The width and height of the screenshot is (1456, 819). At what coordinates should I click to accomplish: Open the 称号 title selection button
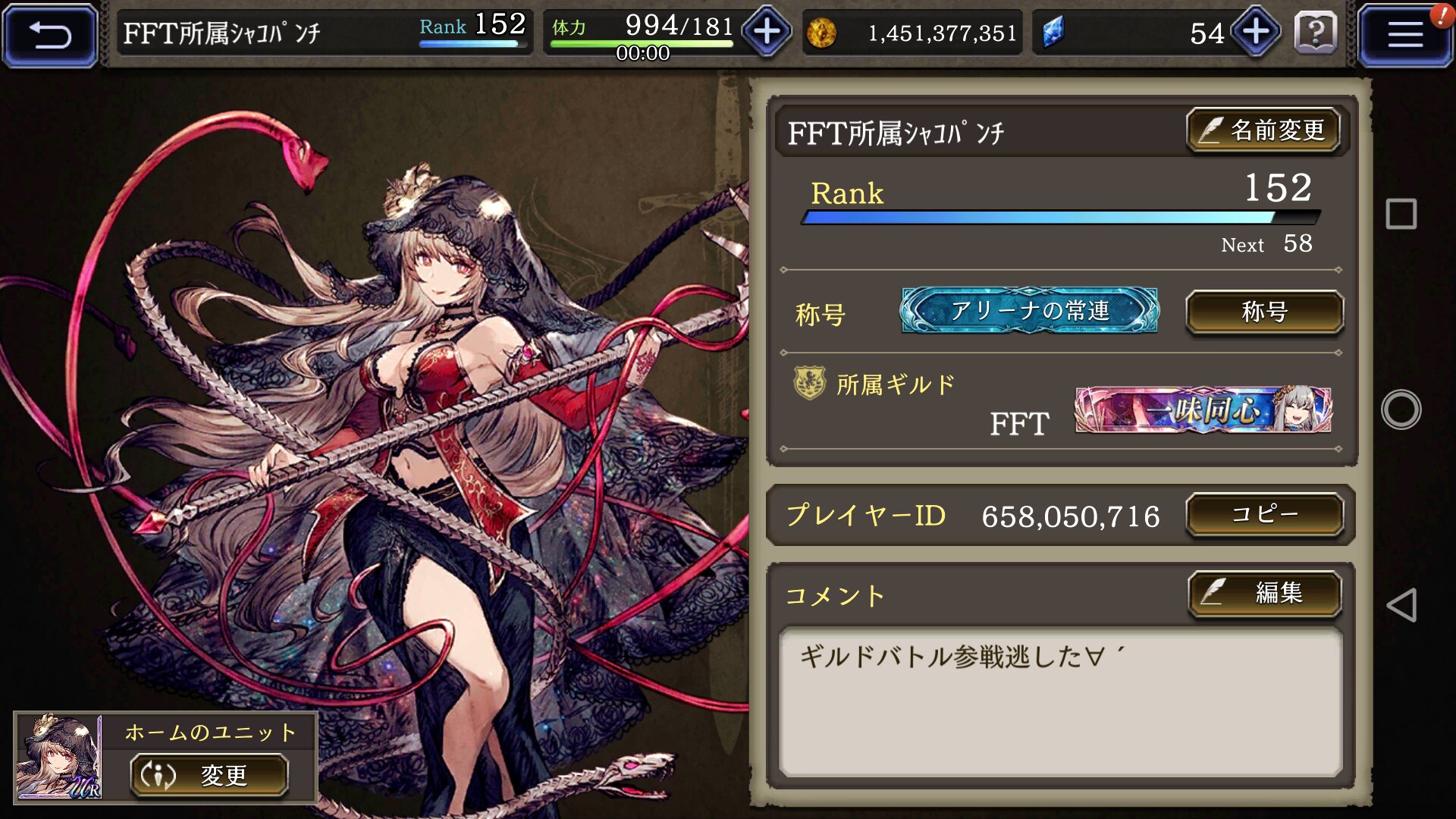(x=1264, y=312)
